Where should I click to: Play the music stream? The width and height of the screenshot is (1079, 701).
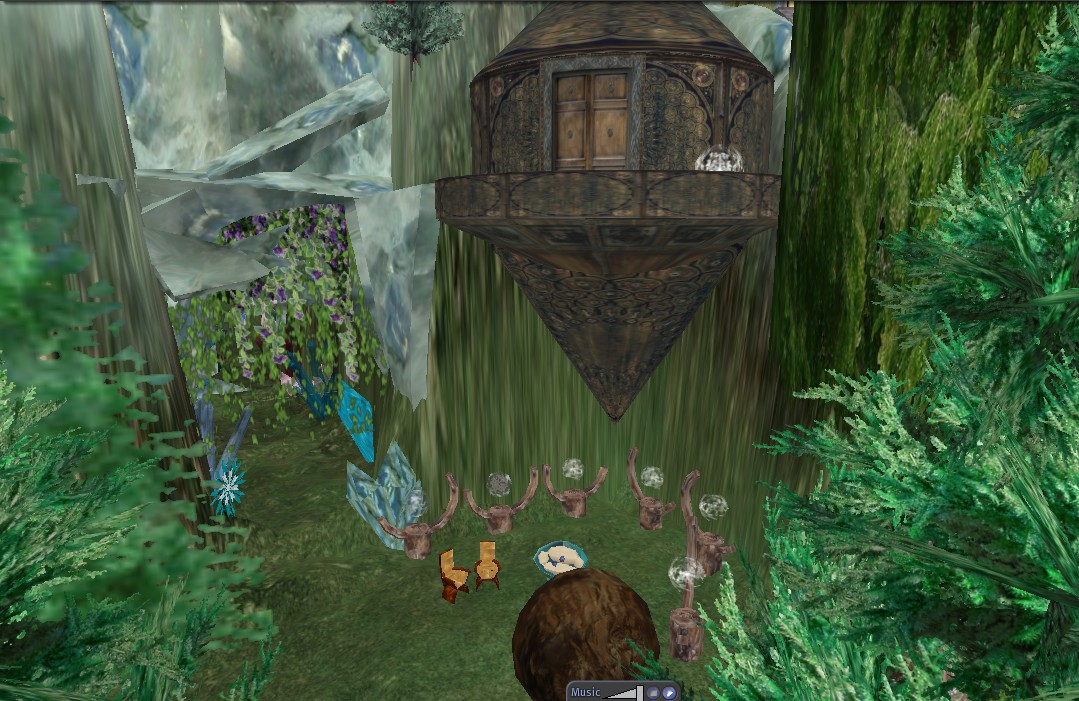tap(669, 692)
